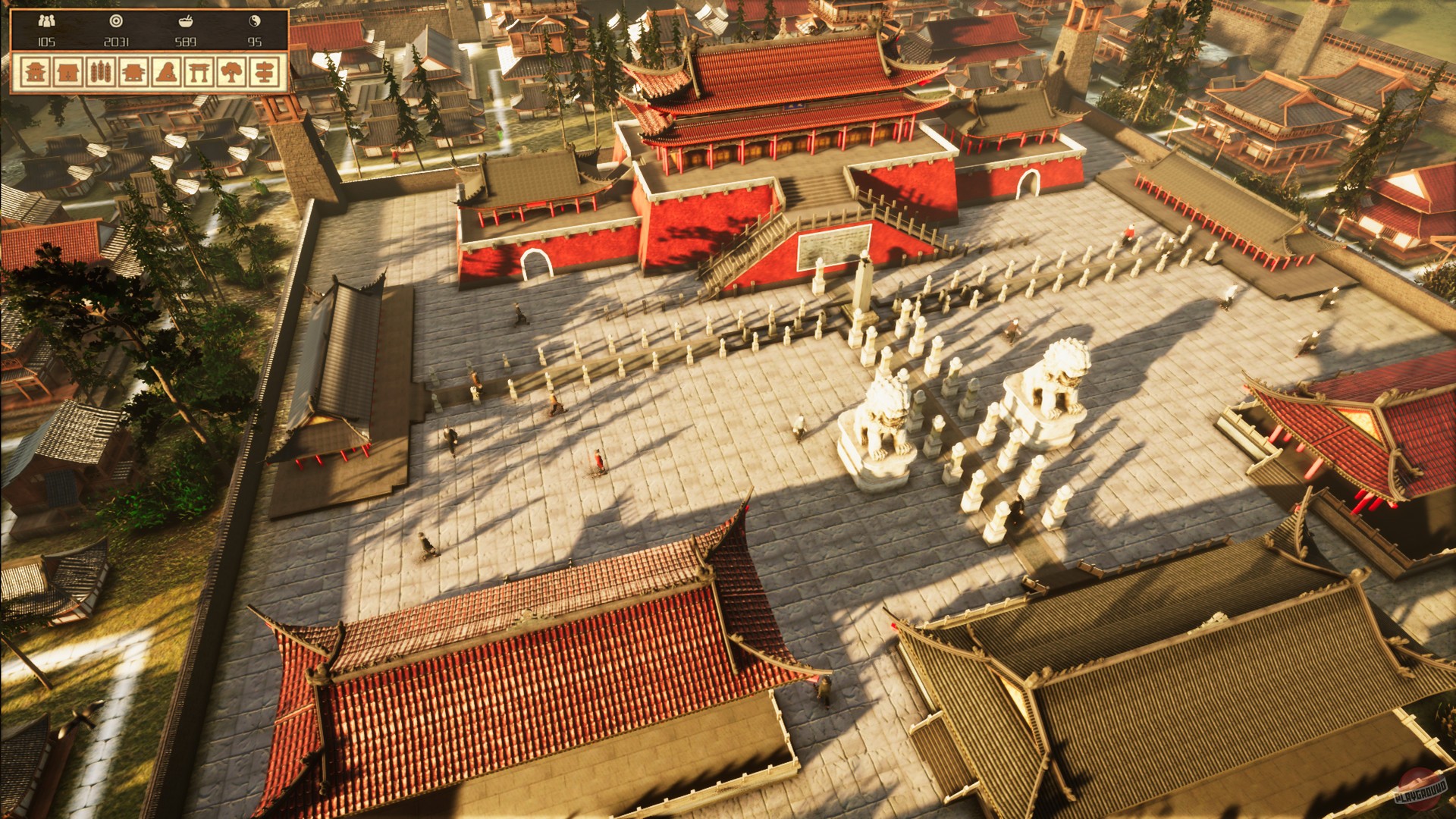Click the population value 105
Viewport: 1456px width, 819px height.
(x=46, y=42)
